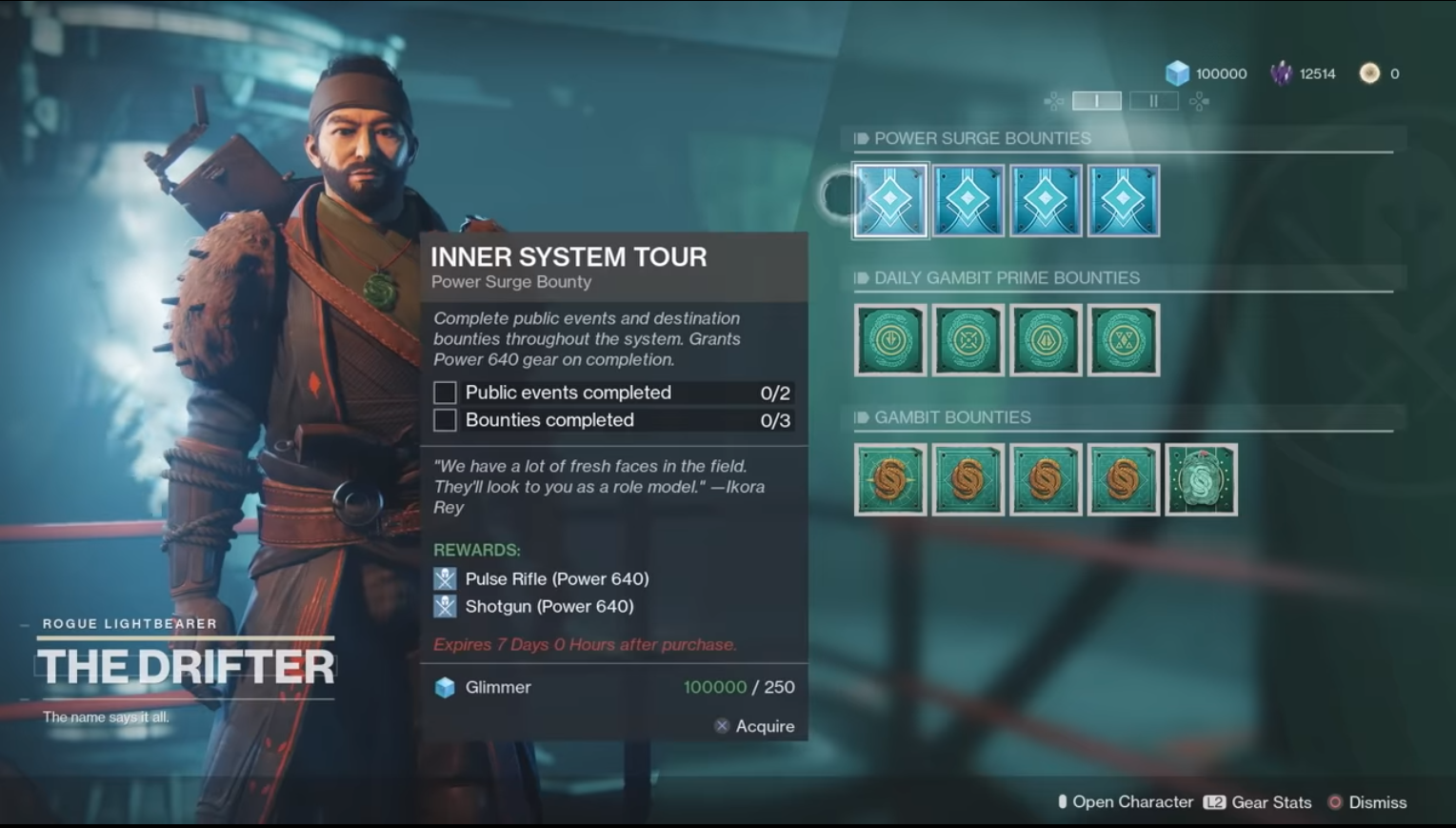Select the third Power Surge bounty

(x=1045, y=200)
